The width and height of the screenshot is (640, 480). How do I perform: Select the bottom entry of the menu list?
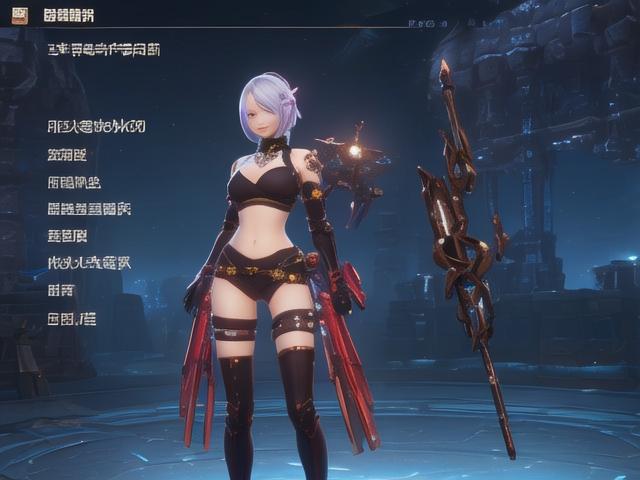click(72, 319)
